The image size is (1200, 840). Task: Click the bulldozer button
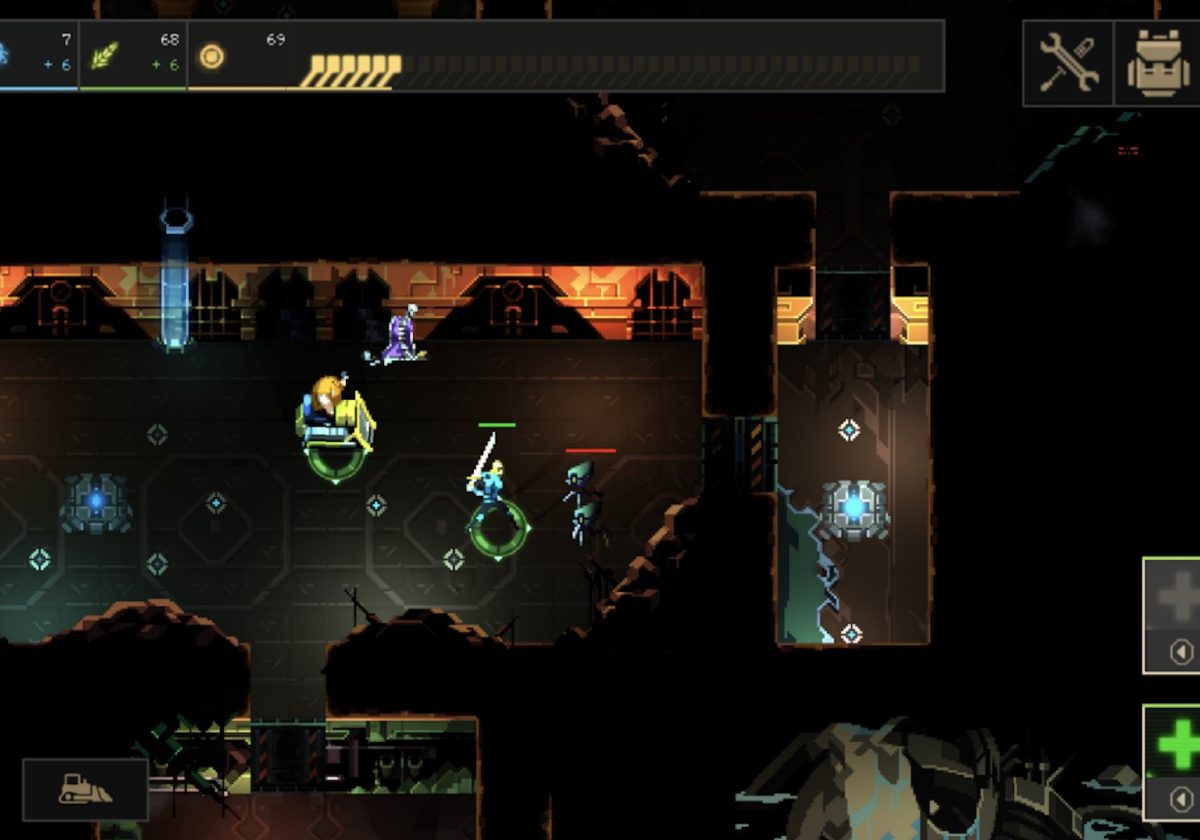click(85, 789)
